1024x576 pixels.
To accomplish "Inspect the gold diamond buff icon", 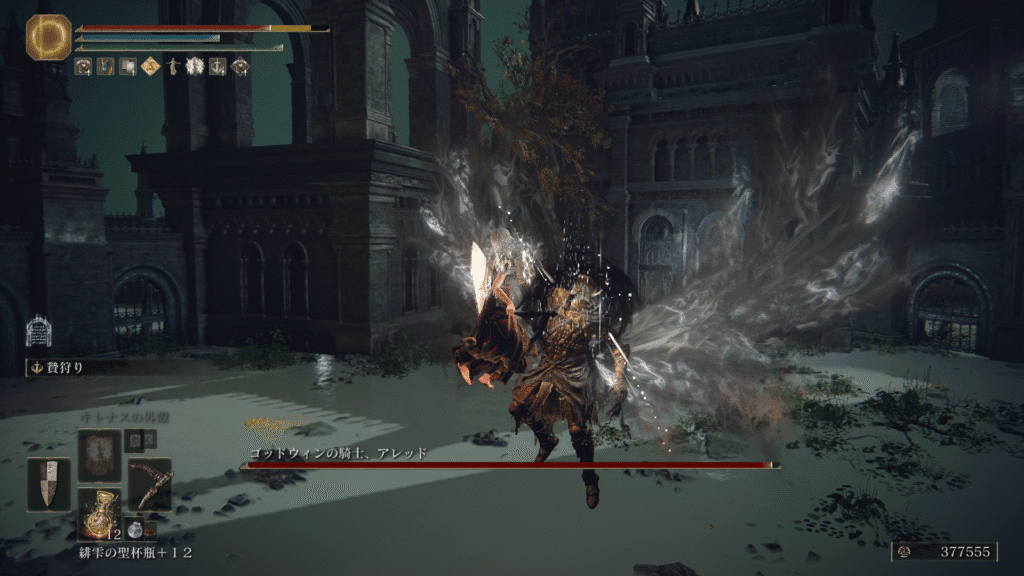I will tap(151, 67).
